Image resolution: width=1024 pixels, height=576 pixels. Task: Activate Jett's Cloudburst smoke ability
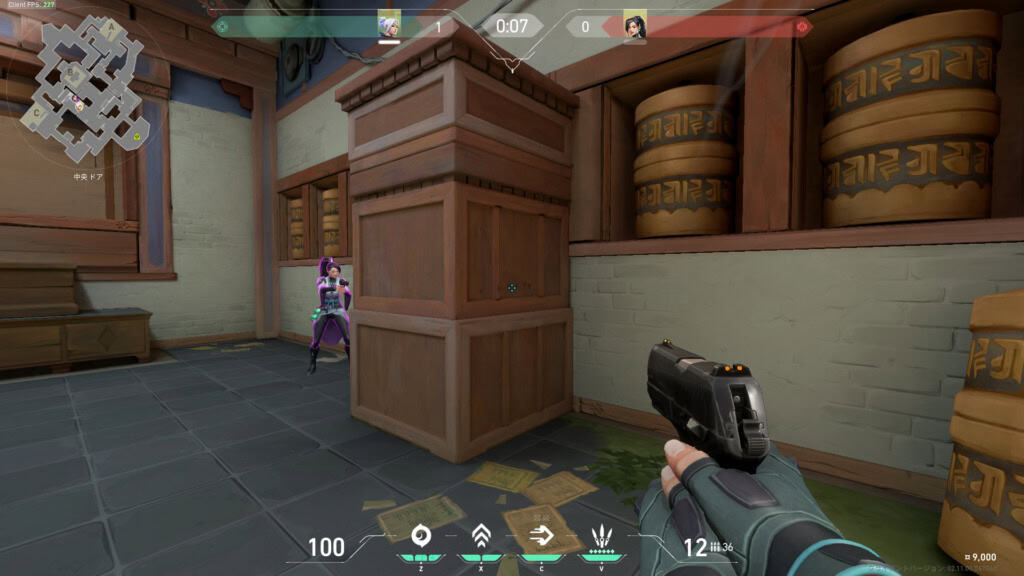421,534
